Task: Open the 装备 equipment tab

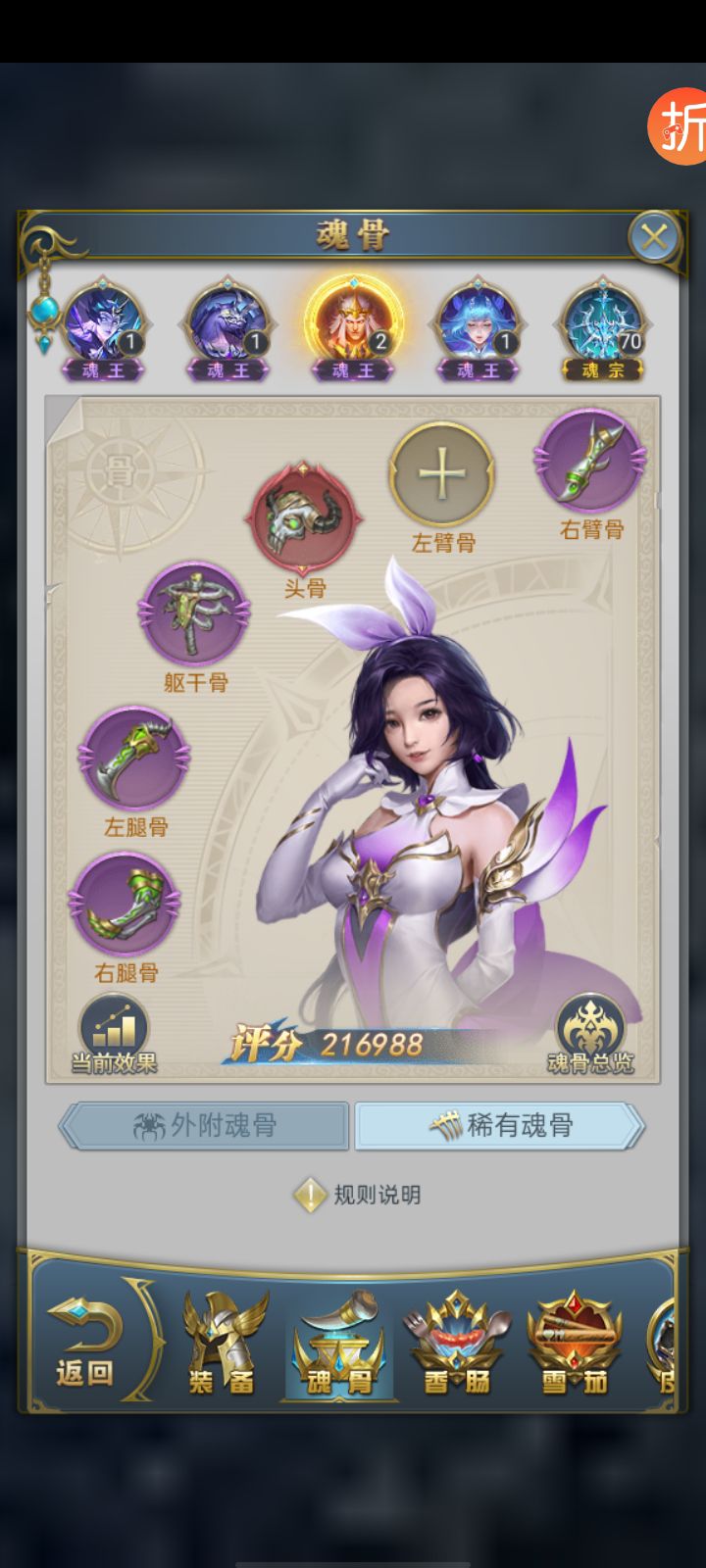Action: pos(223,1343)
